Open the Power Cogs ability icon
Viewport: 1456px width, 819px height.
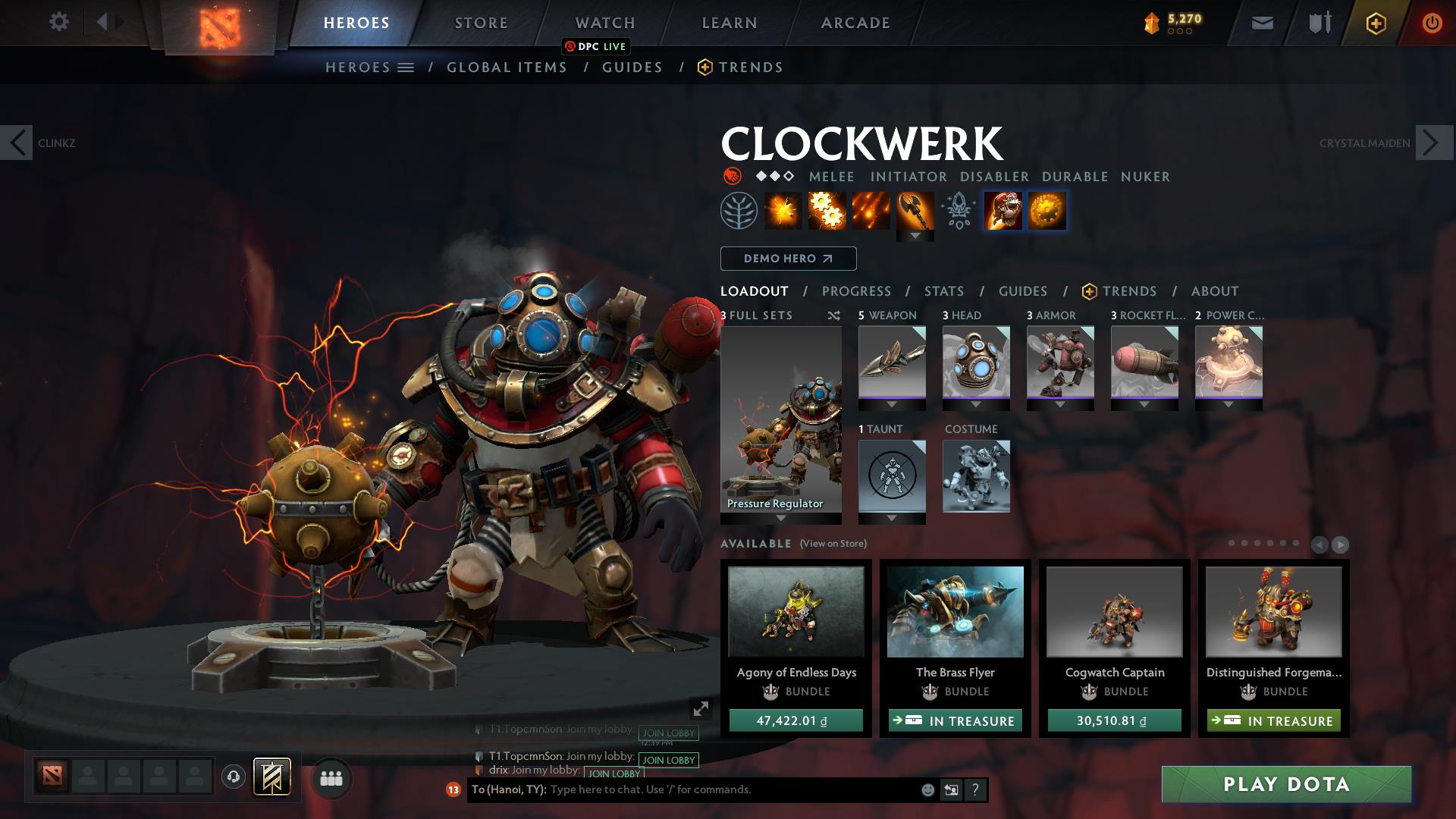tap(829, 211)
